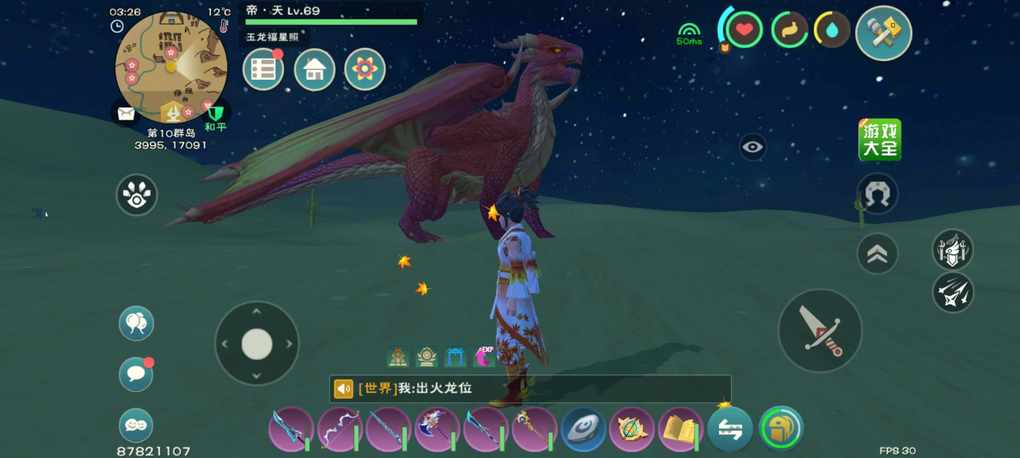Open the green 游戏大全 overlay icon
The width and height of the screenshot is (1020, 458).
click(x=880, y=140)
